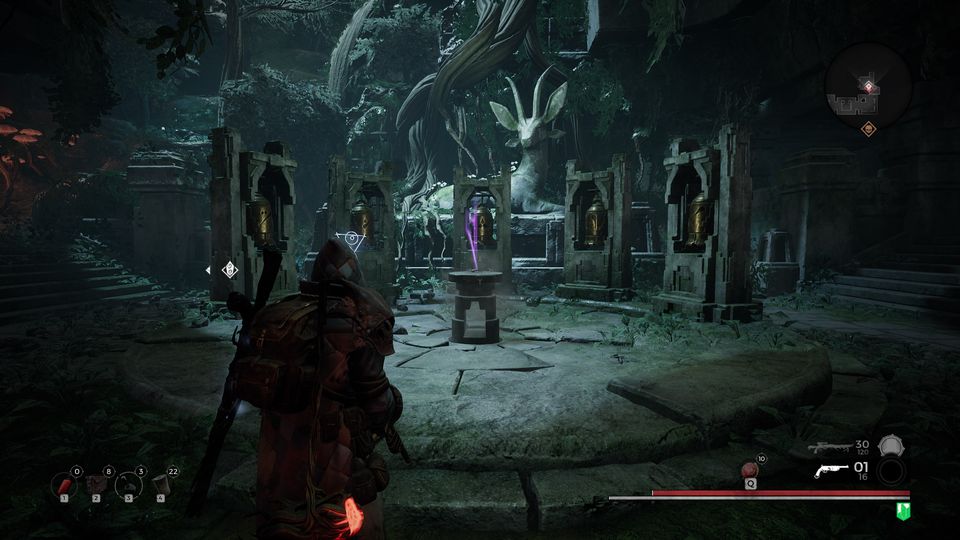Click the orange diamond marker below minimap
Viewport: 960px width, 540px height.
[868, 128]
